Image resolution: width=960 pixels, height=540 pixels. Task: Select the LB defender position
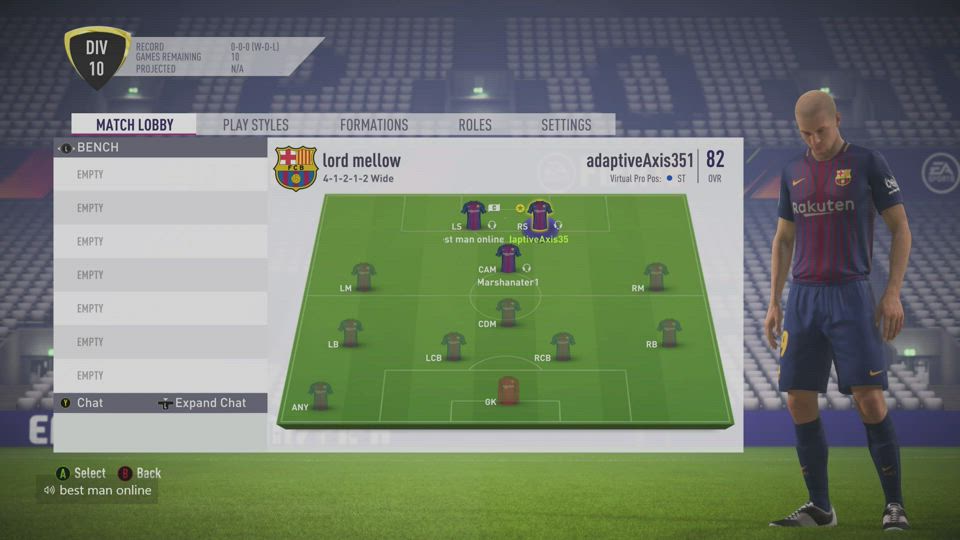coord(350,332)
